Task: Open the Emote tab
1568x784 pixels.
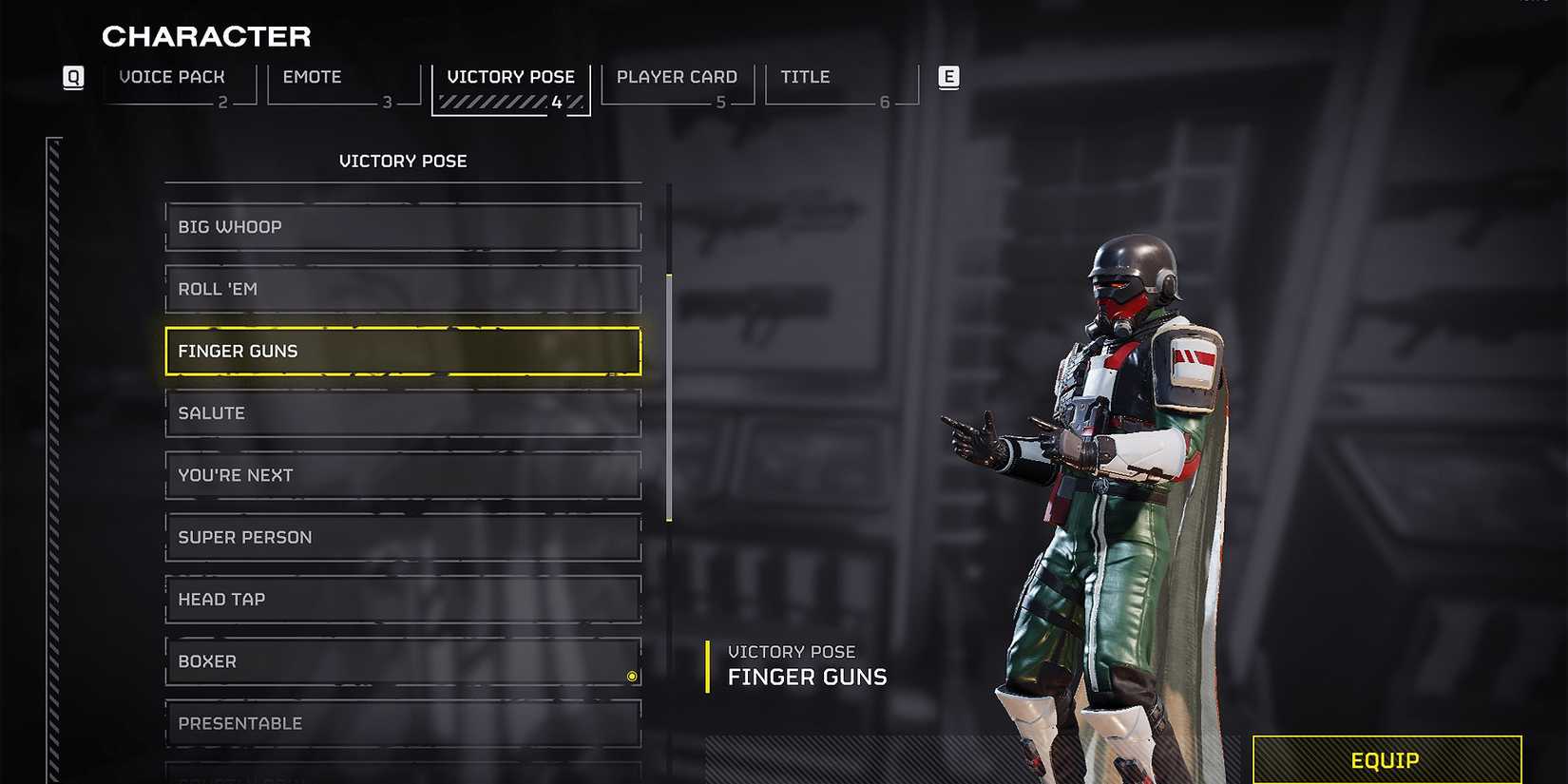Action: point(312,77)
